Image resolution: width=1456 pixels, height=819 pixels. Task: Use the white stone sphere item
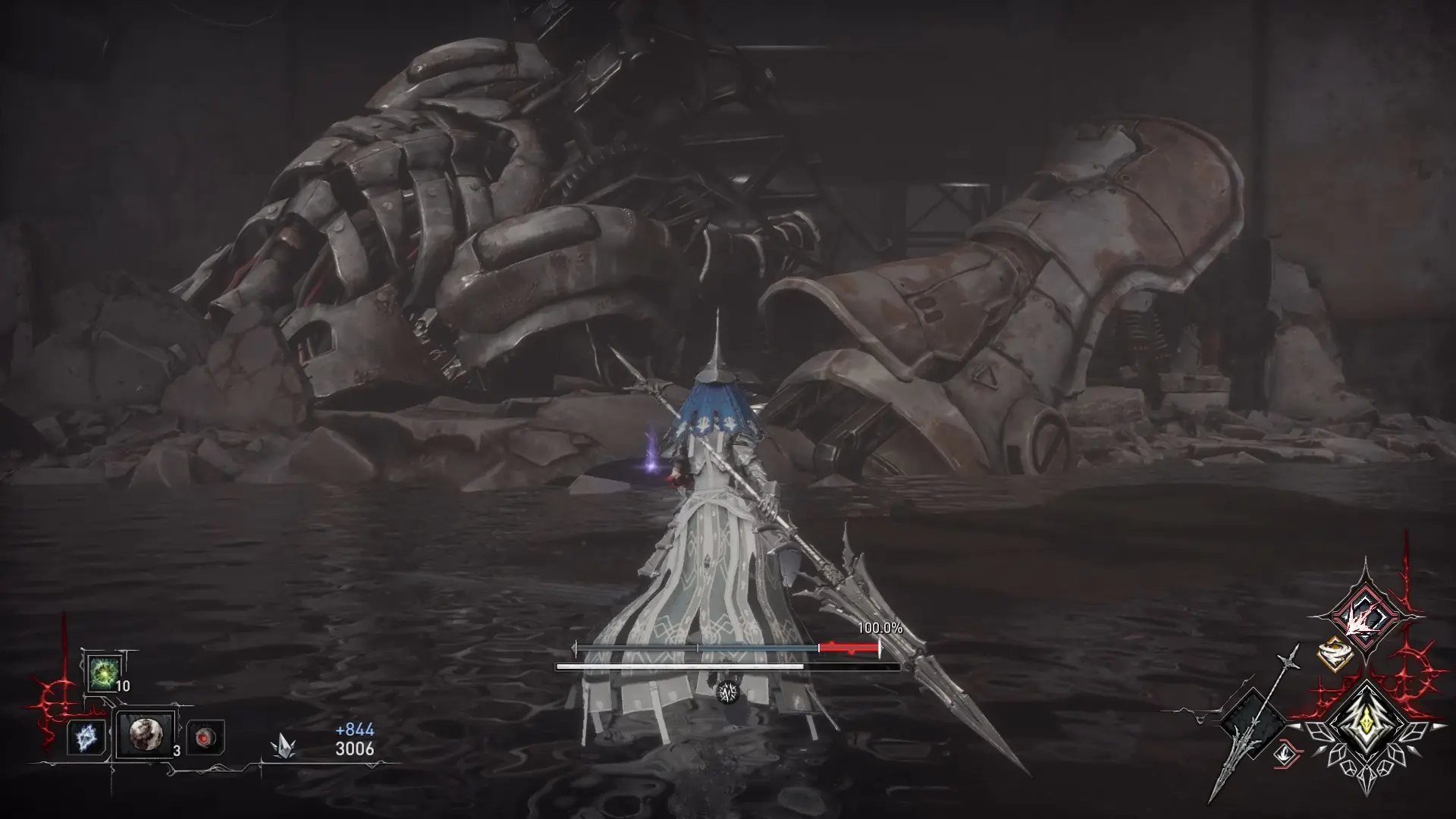click(x=144, y=735)
